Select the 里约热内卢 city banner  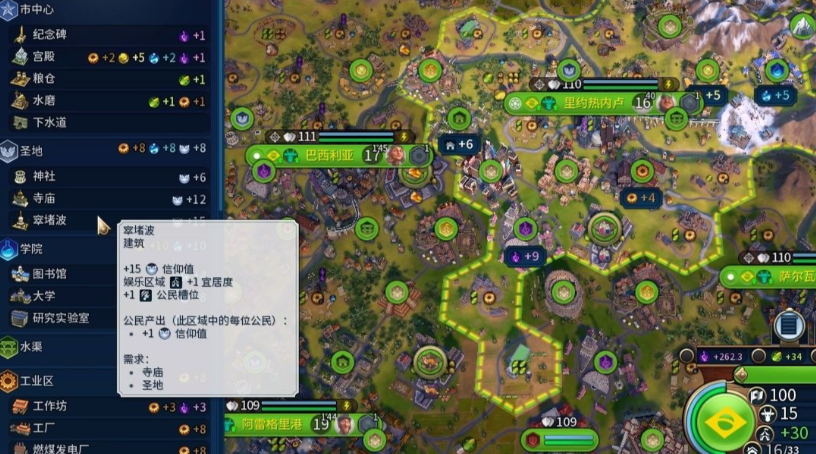(592, 102)
